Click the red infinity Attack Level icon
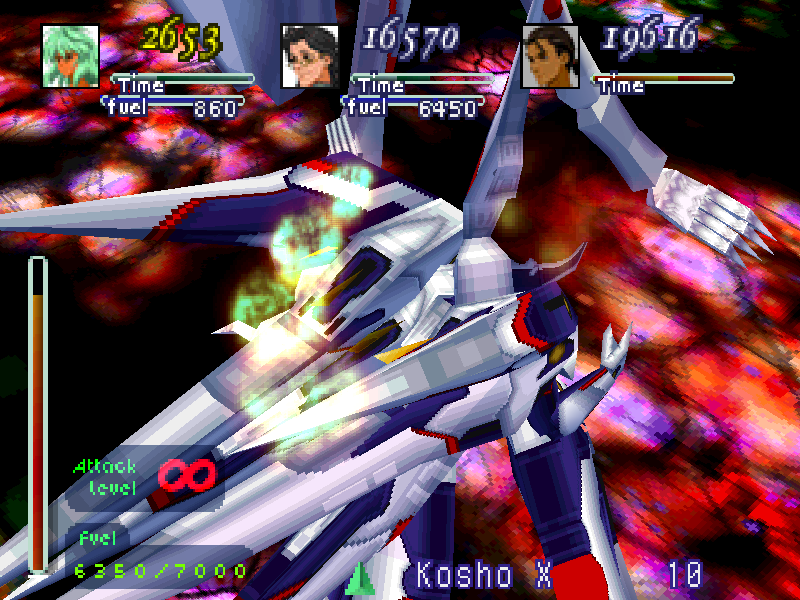The width and height of the screenshot is (800, 600). [x=187, y=474]
